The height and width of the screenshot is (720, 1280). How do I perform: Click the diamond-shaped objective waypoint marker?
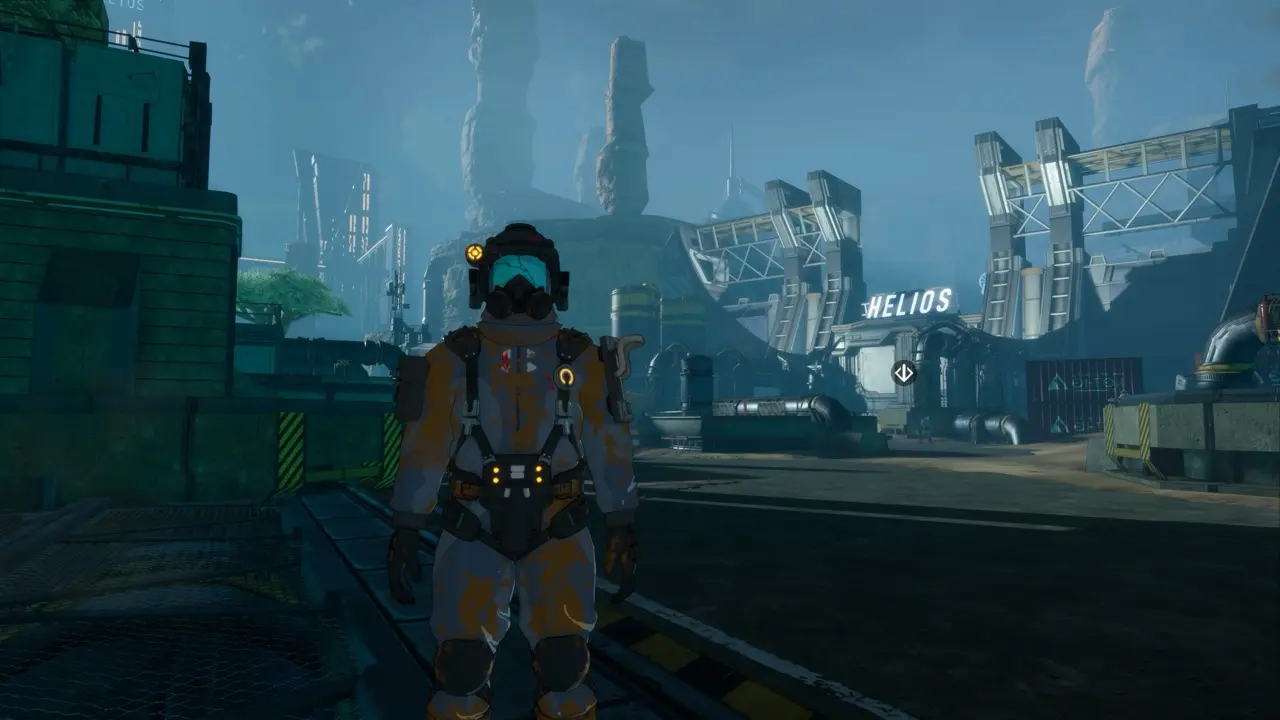pos(903,373)
